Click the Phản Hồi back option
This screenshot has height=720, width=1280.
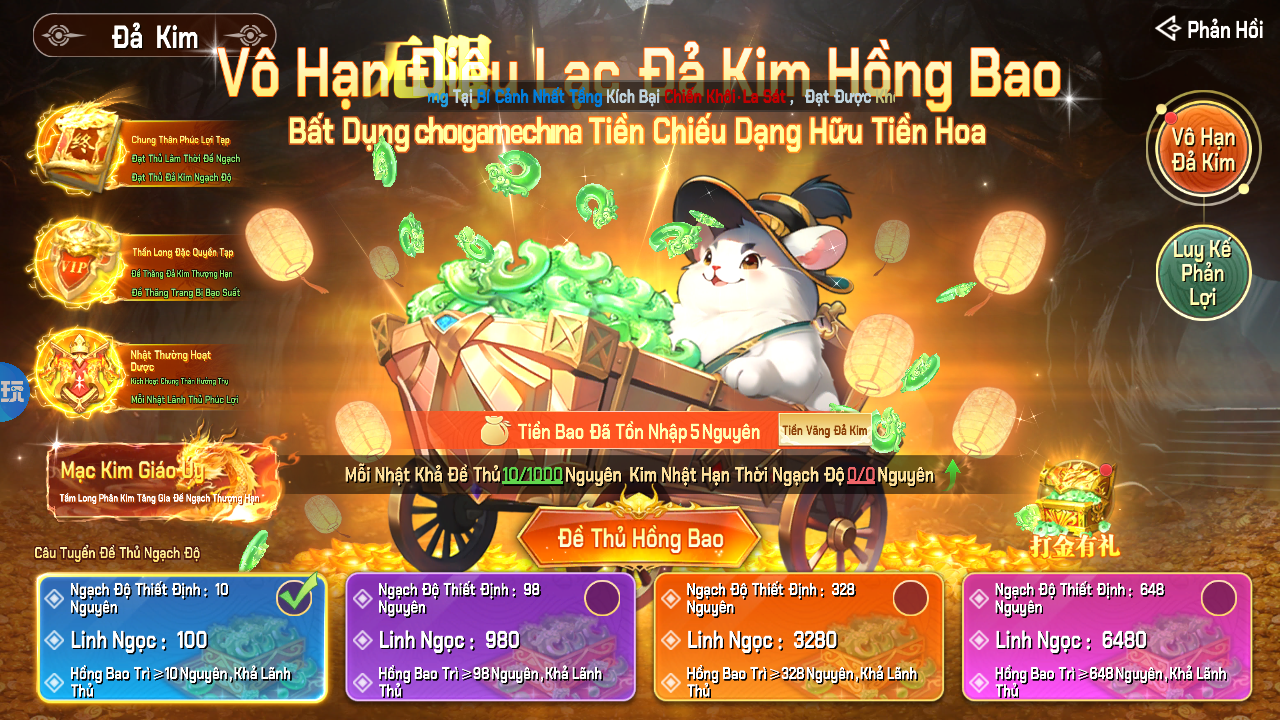(x=1212, y=29)
